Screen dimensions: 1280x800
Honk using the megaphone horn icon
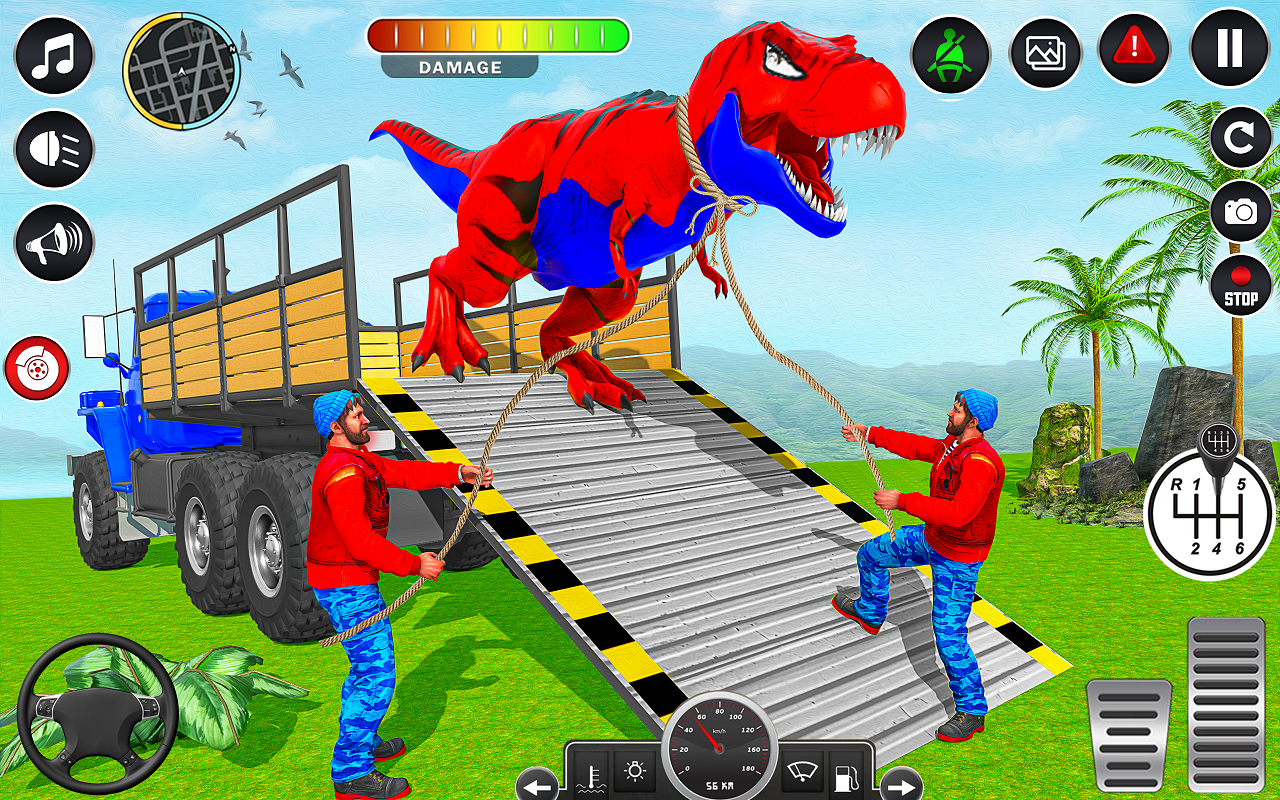point(53,240)
